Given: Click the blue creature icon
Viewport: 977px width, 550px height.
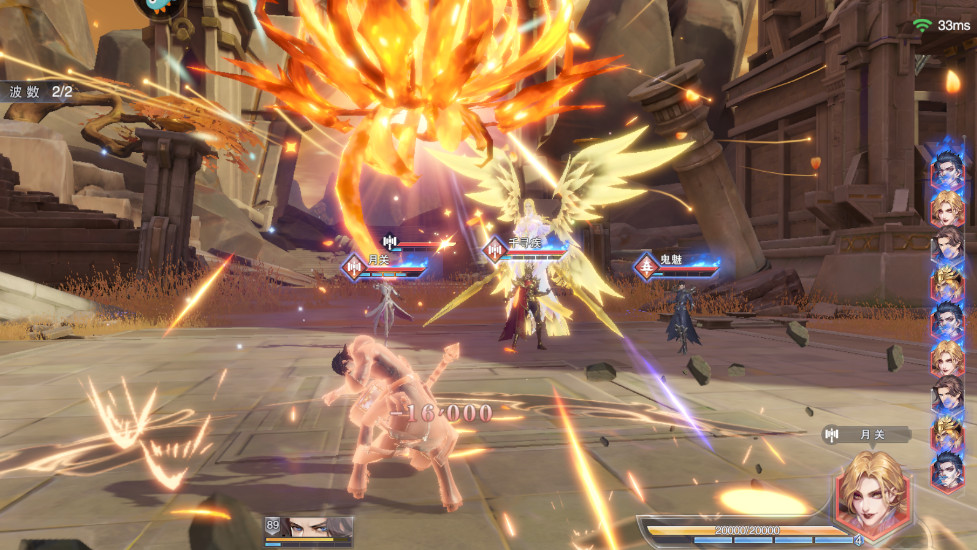Looking at the screenshot, I should click(162, 6).
